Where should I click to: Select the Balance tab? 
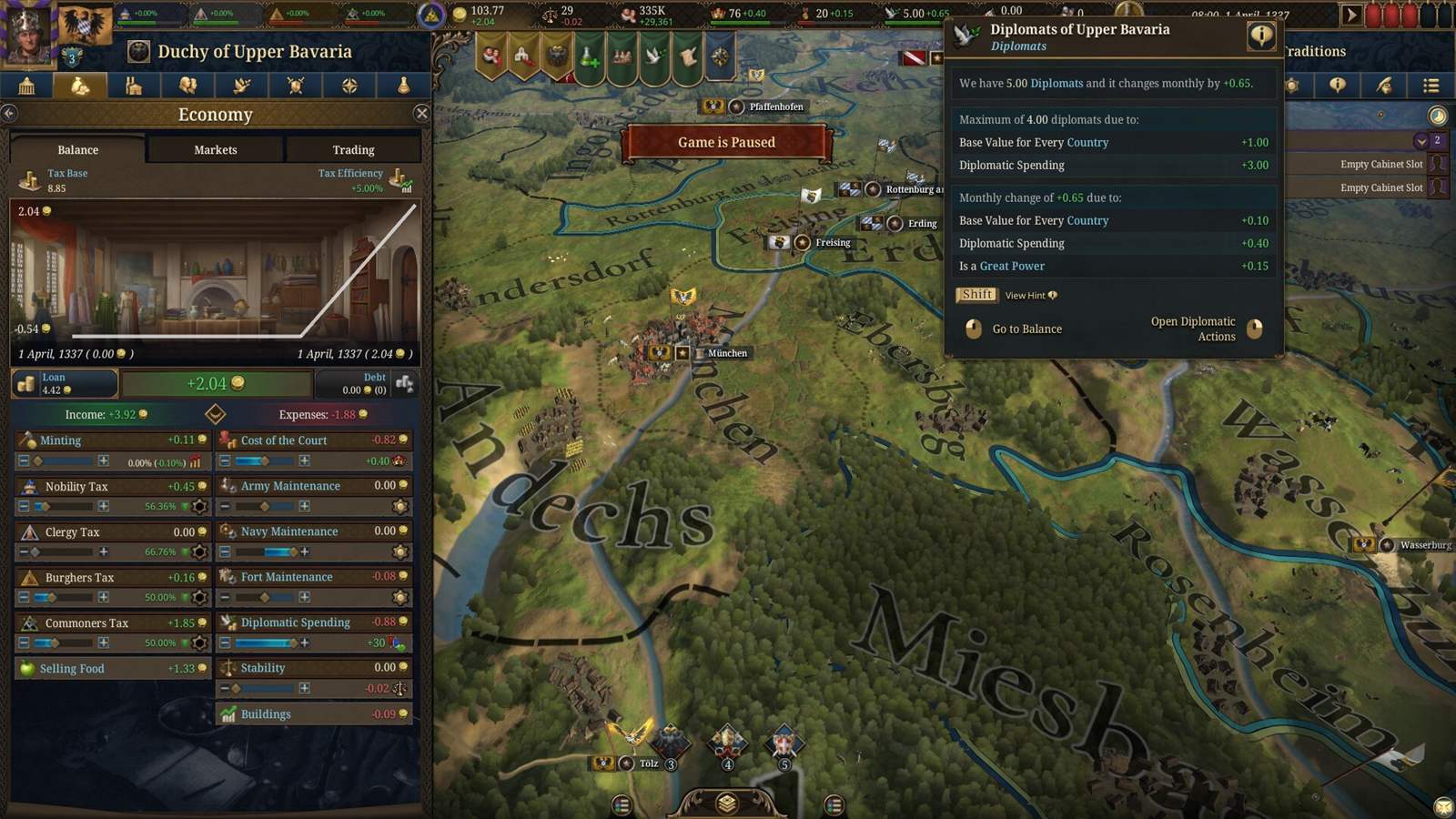(x=78, y=150)
